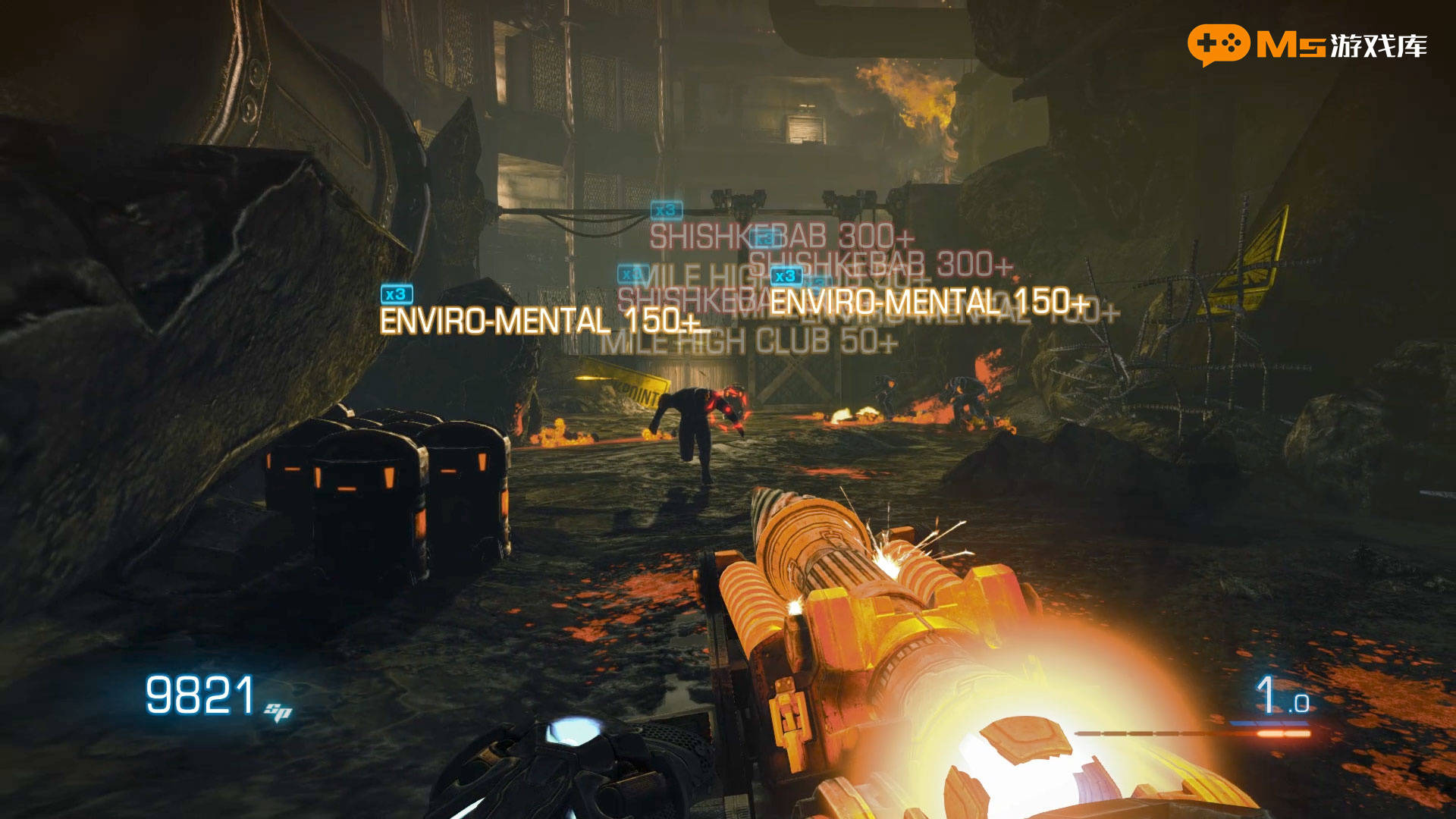1456x819 pixels.
Task: Click the Ms游戏库 watermark logo
Action: [1307, 45]
